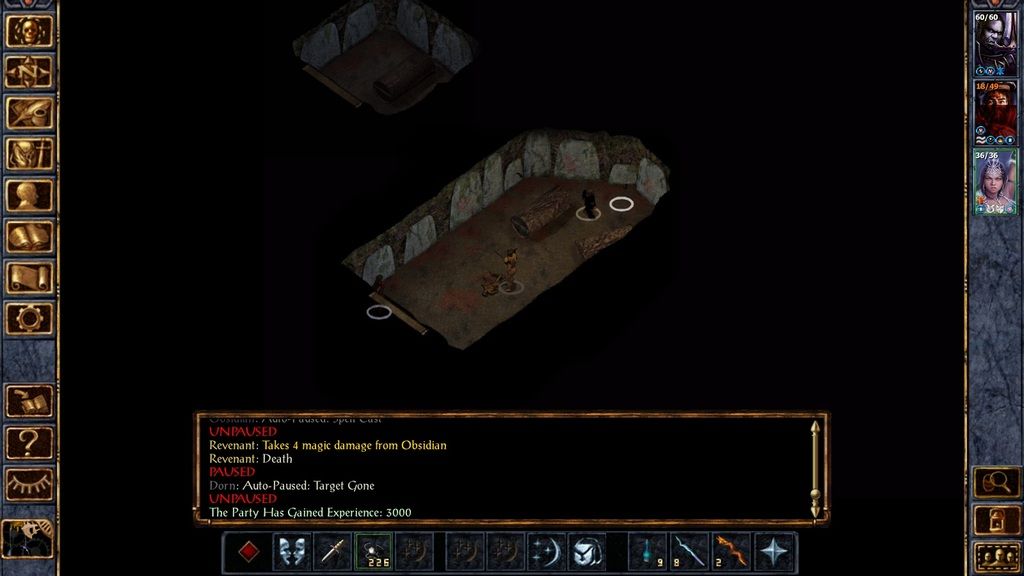Click the red diamond action button
The width and height of the screenshot is (1024, 576).
pos(250,552)
